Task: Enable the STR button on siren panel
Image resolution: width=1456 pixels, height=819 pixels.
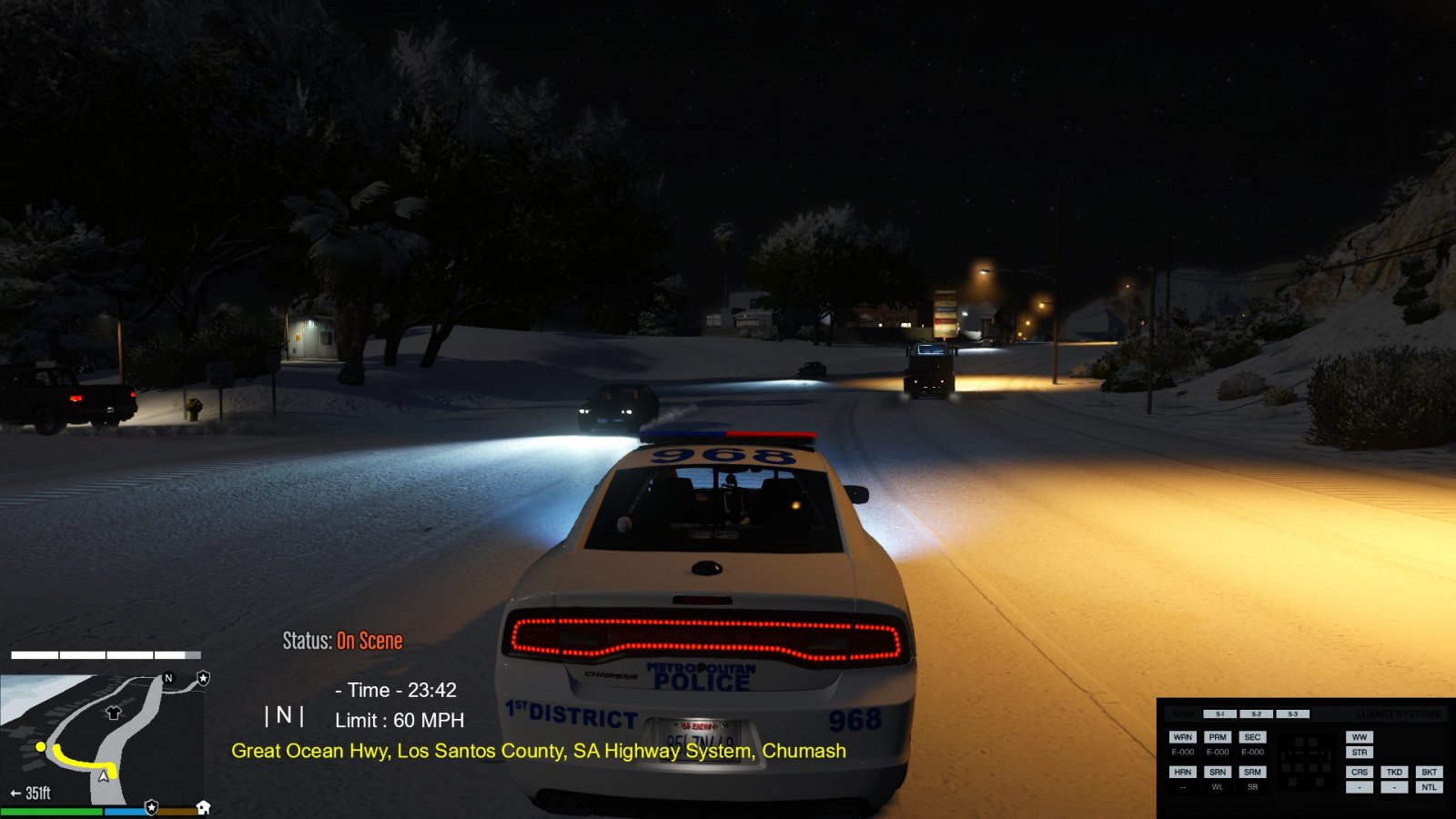Action: point(1360,753)
